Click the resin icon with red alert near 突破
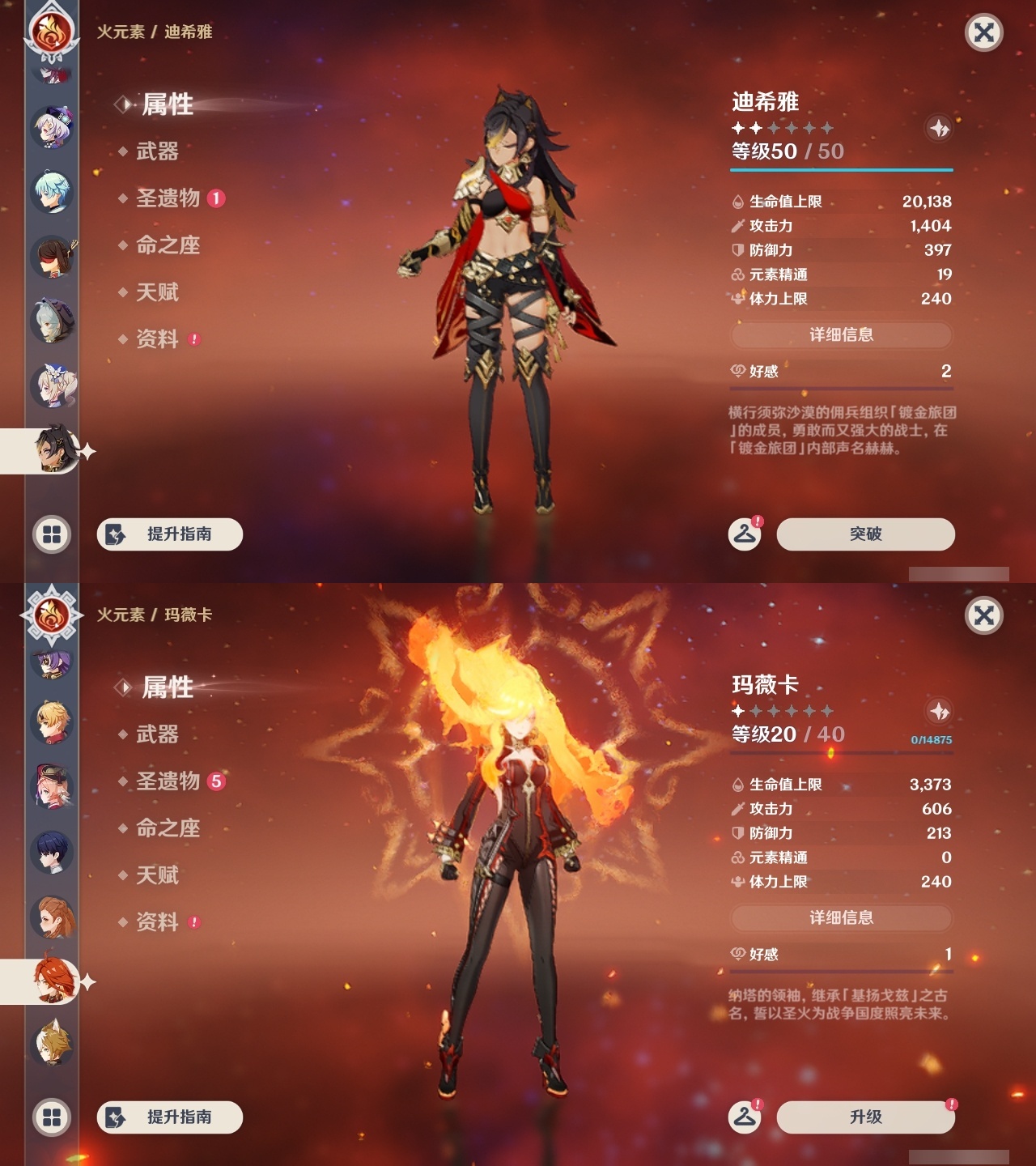The height and width of the screenshot is (1166, 1036). [x=746, y=533]
